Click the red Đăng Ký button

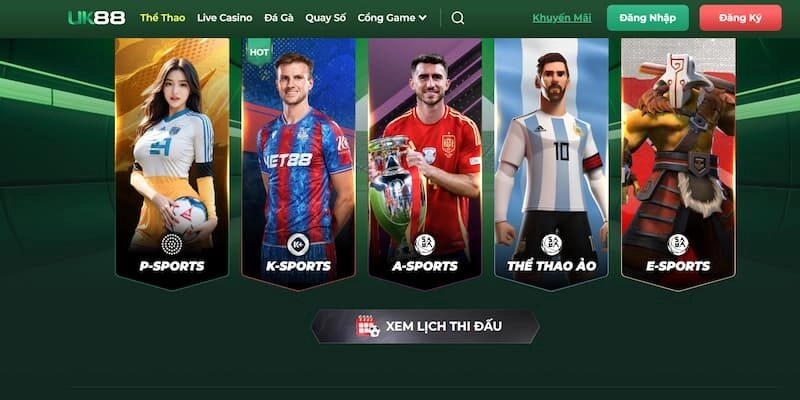pyautogui.click(x=740, y=18)
